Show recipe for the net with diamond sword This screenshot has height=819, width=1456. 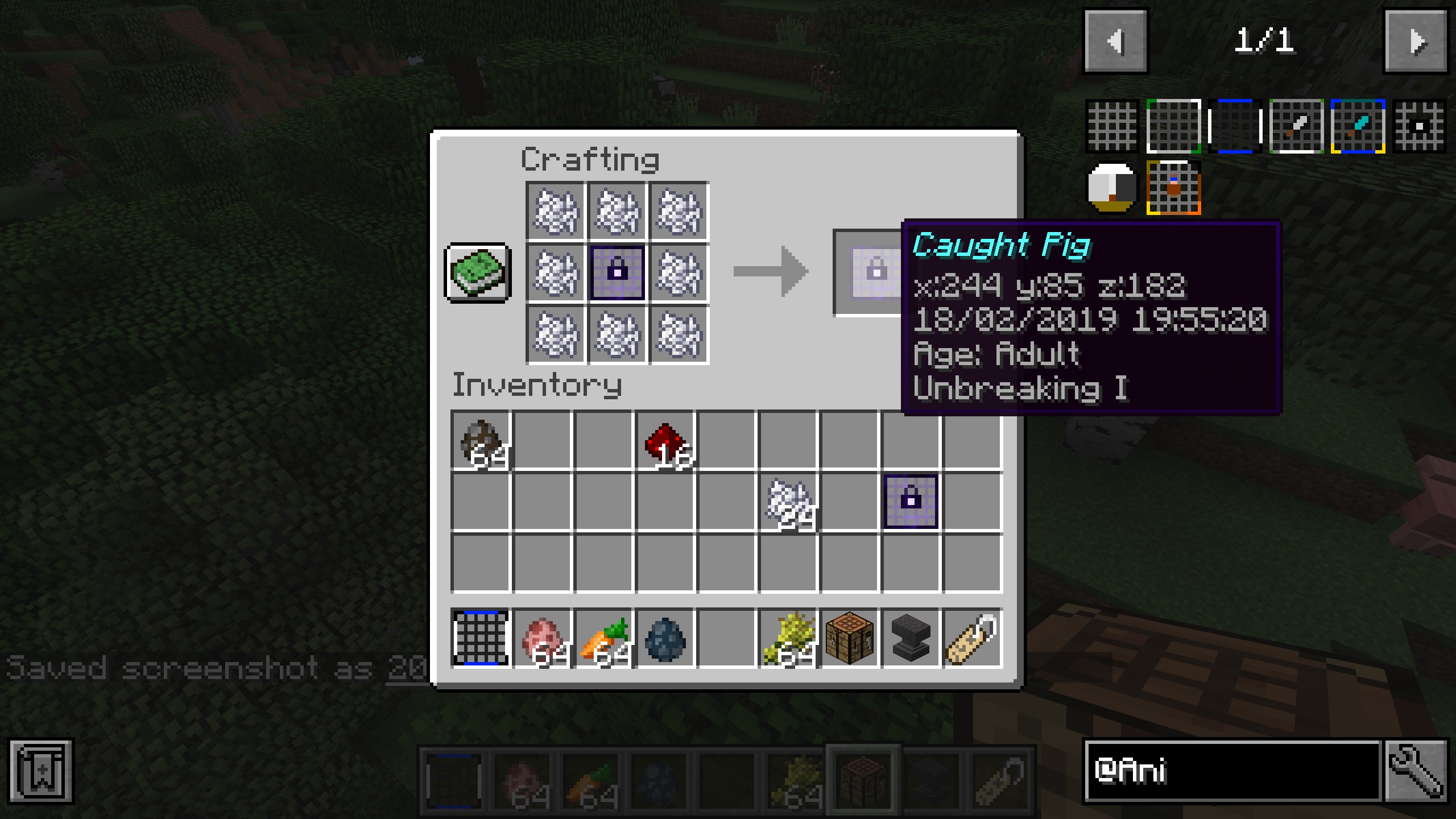point(1358,126)
